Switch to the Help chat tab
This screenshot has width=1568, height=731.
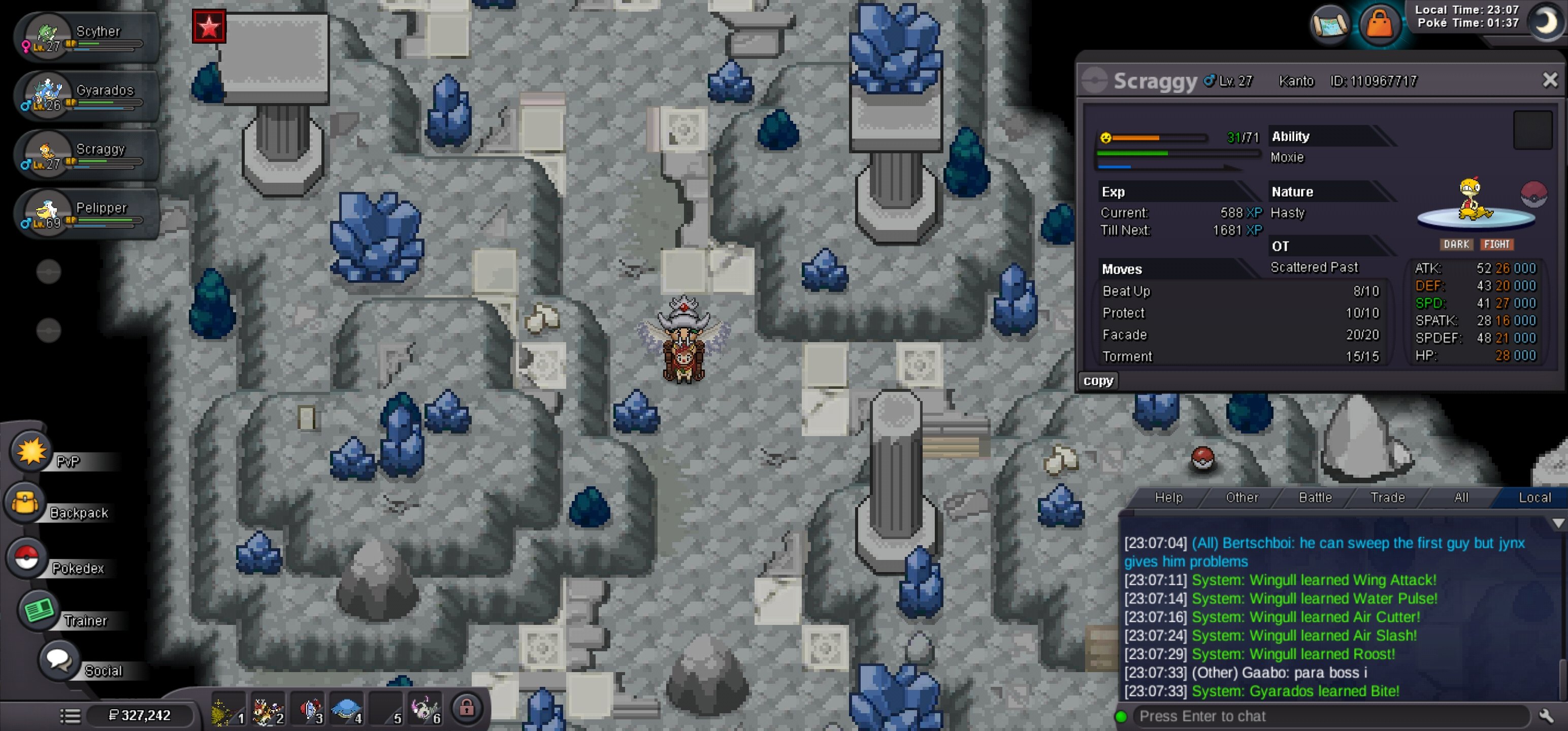[x=1168, y=498]
